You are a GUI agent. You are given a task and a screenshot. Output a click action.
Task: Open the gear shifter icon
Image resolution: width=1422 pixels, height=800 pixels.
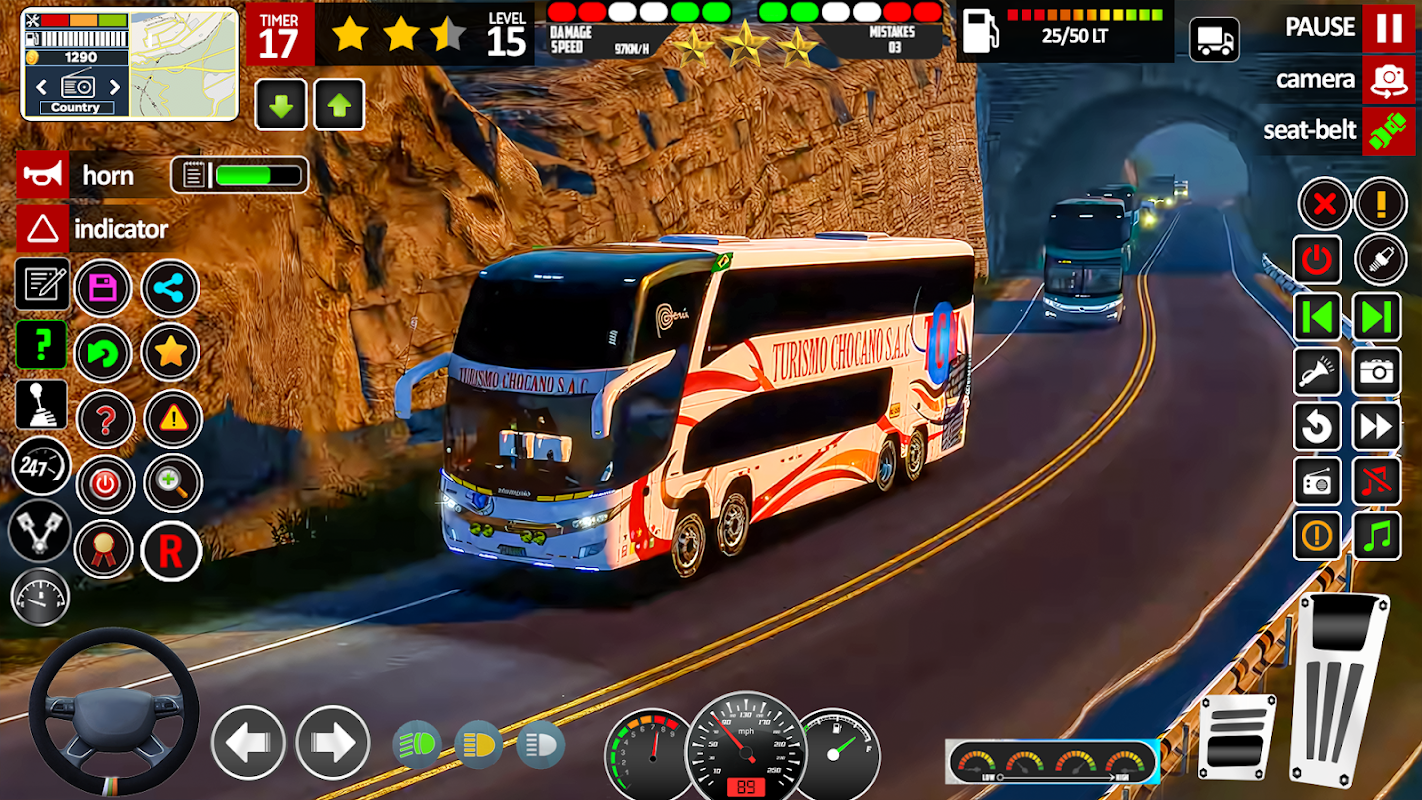42,405
